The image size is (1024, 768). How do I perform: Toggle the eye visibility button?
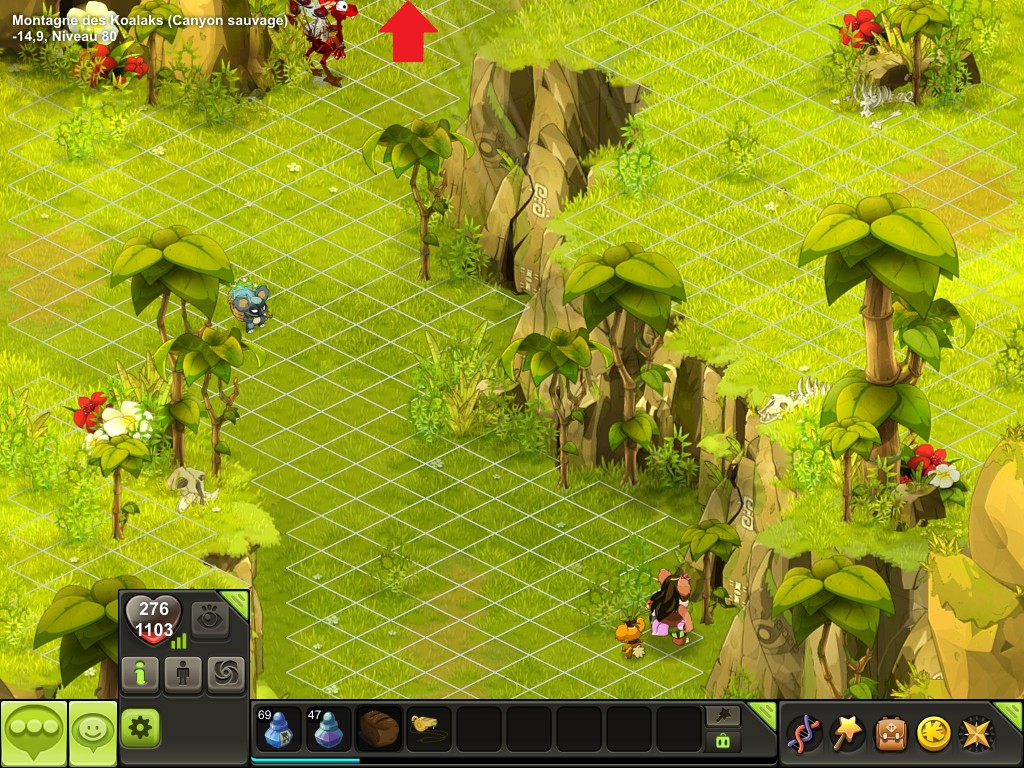click(210, 620)
